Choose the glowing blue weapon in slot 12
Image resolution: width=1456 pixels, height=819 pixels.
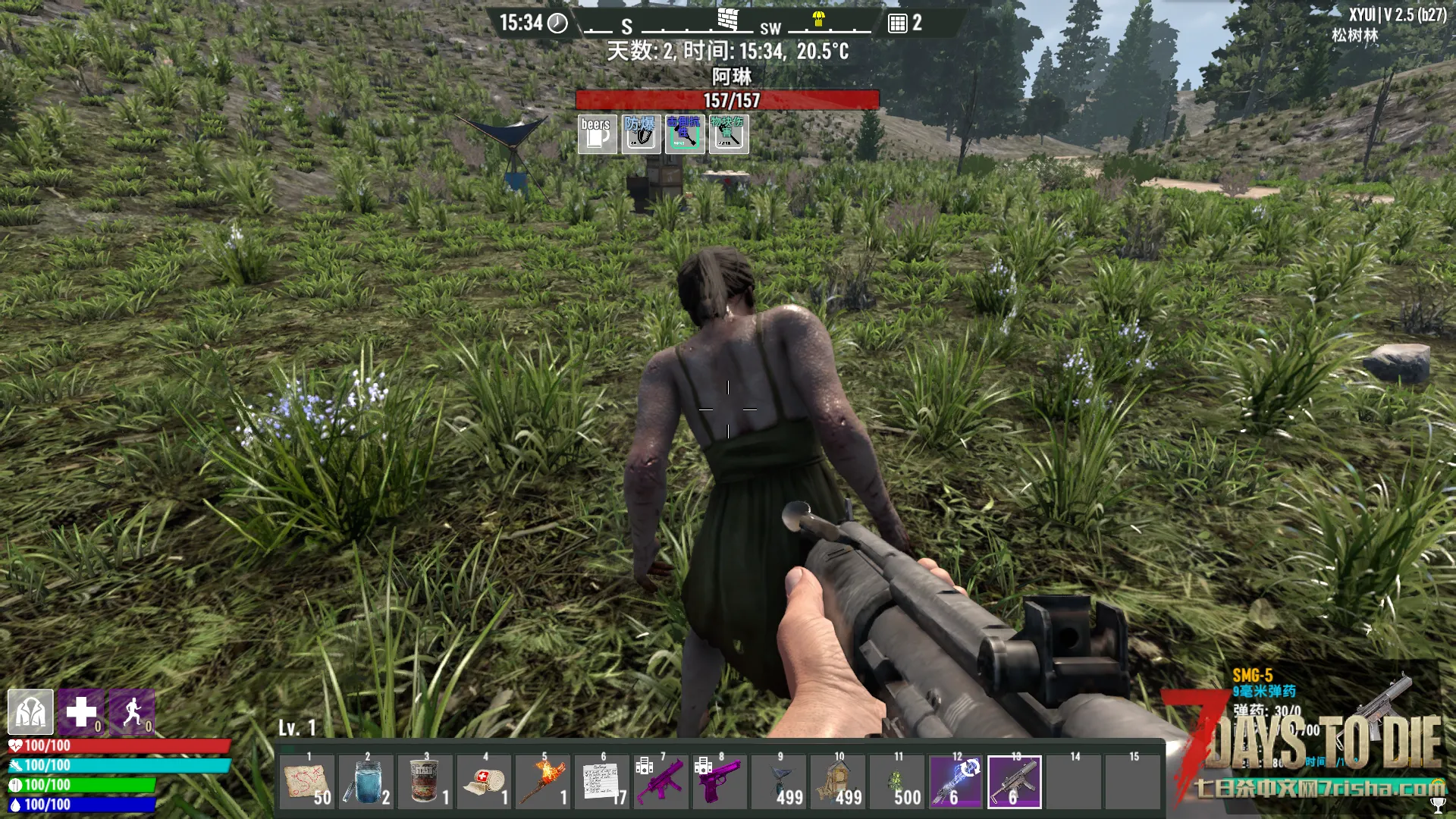[x=956, y=782]
